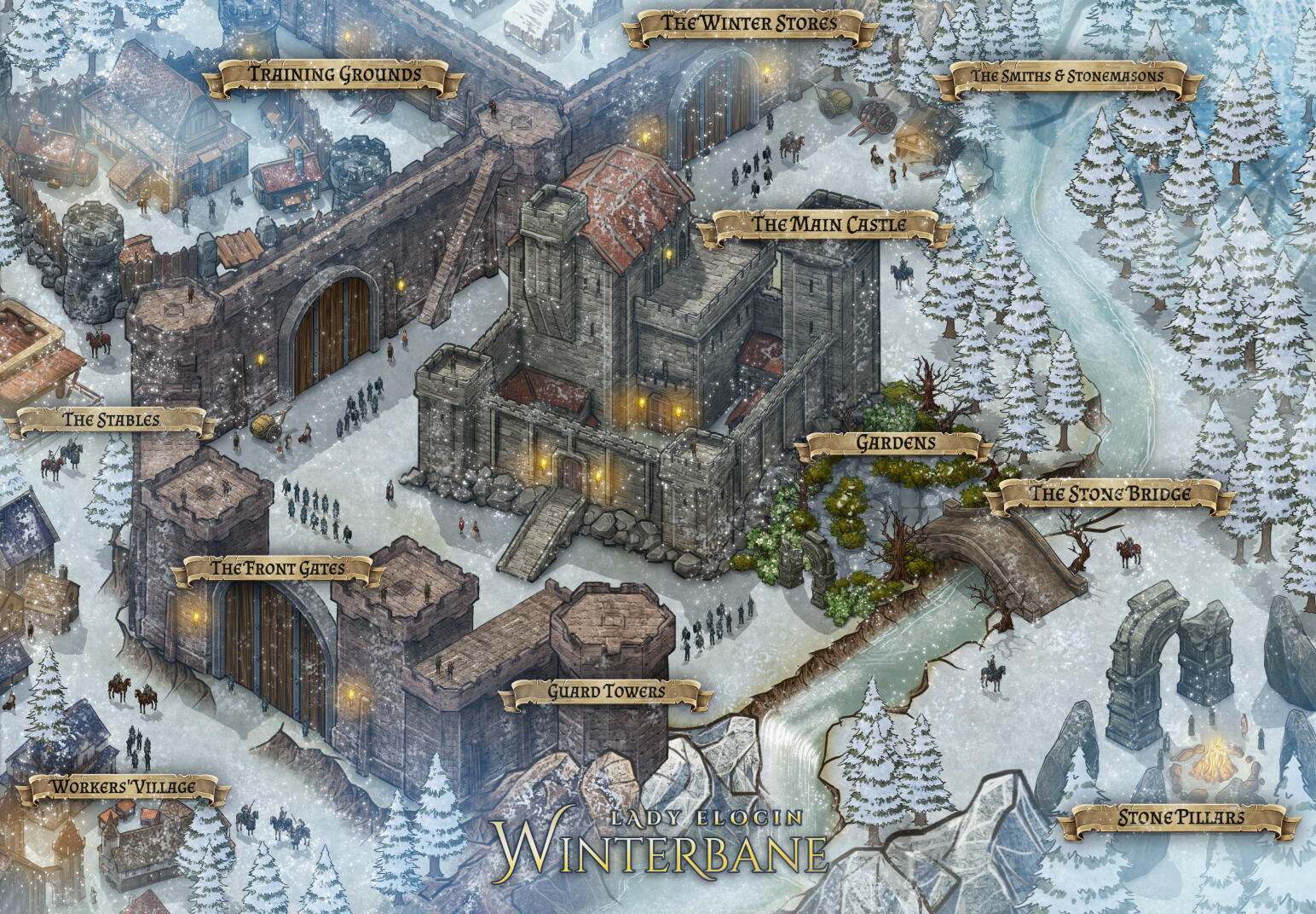Visit the Workers' Village banner
The height and width of the screenshot is (914, 1316).
[x=124, y=787]
